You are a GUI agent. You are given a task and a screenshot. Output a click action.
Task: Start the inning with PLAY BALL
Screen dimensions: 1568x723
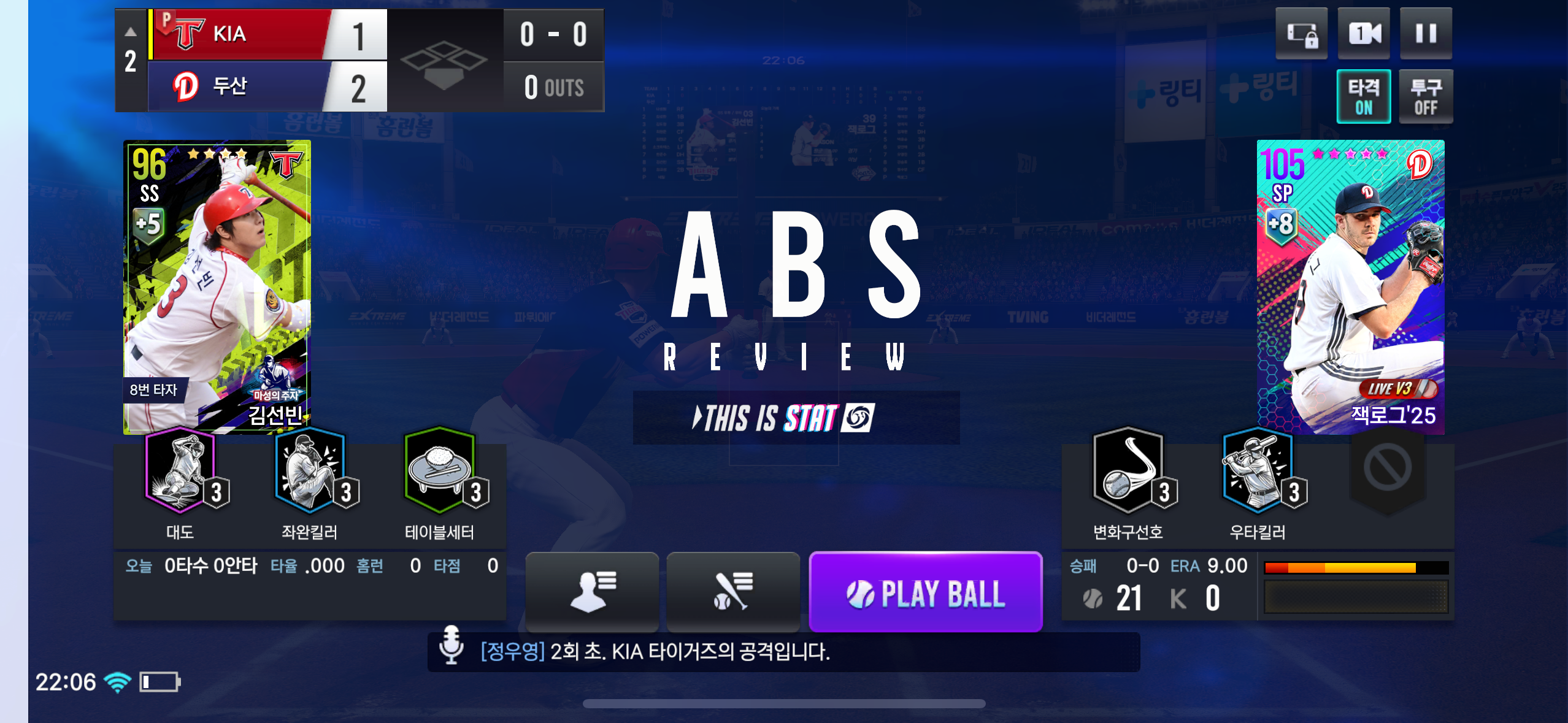pos(926,592)
